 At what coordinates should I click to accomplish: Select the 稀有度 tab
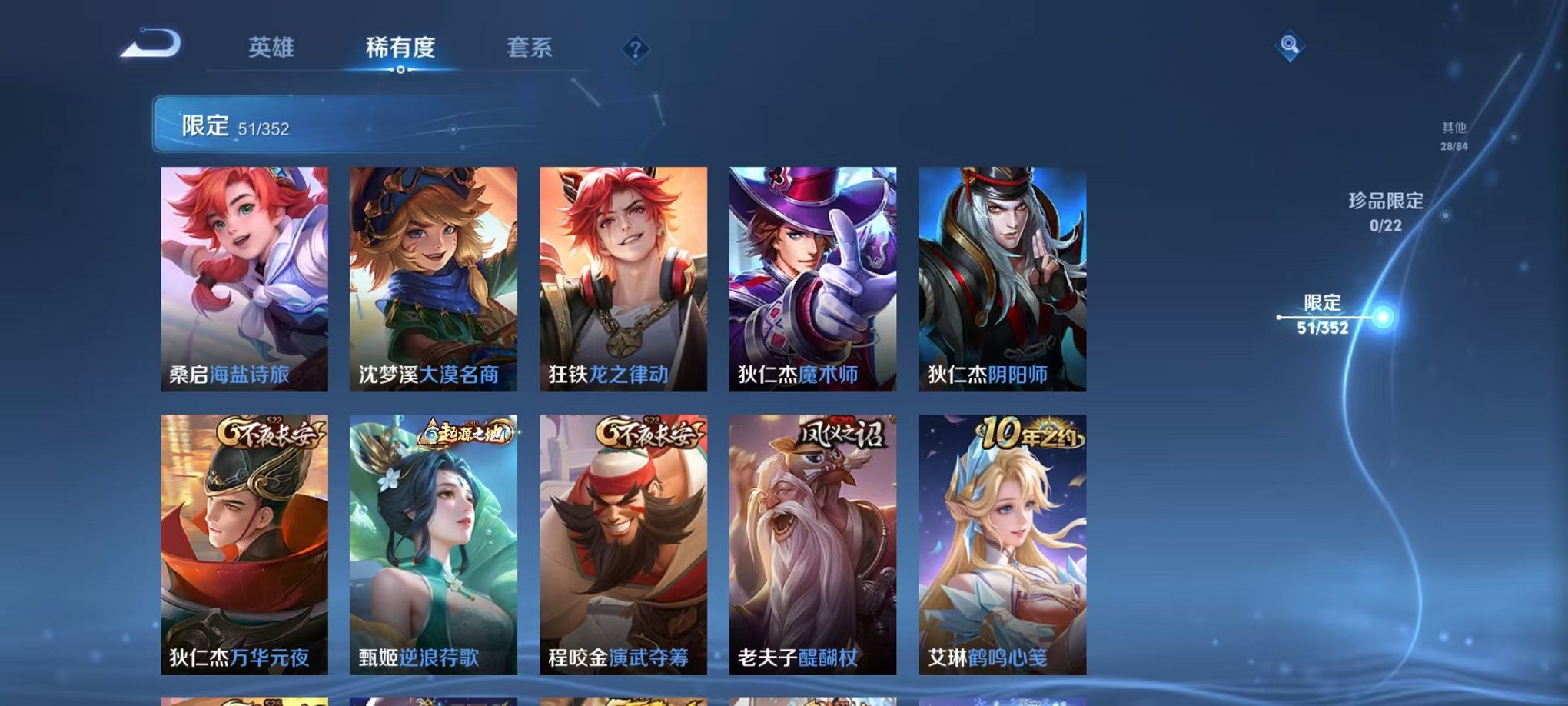pyautogui.click(x=400, y=48)
